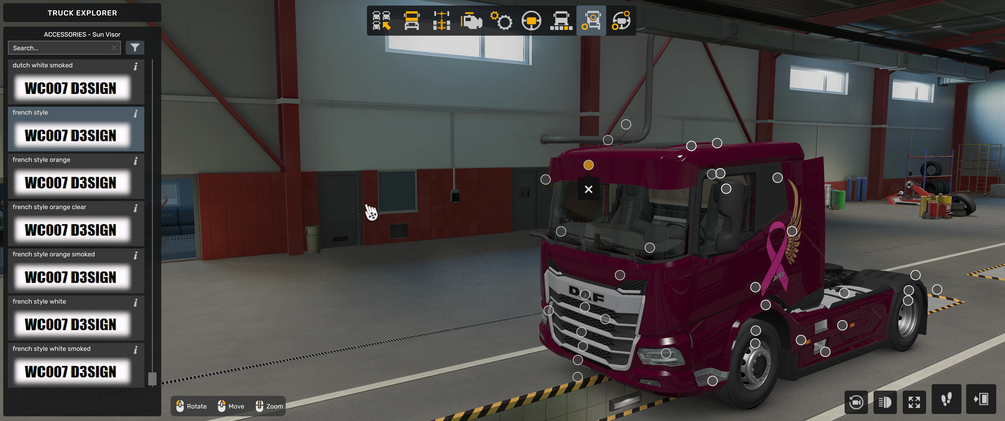Screen dimensions: 1005x421
Task: Switch to the steering wheel interior category
Action: click(531, 21)
